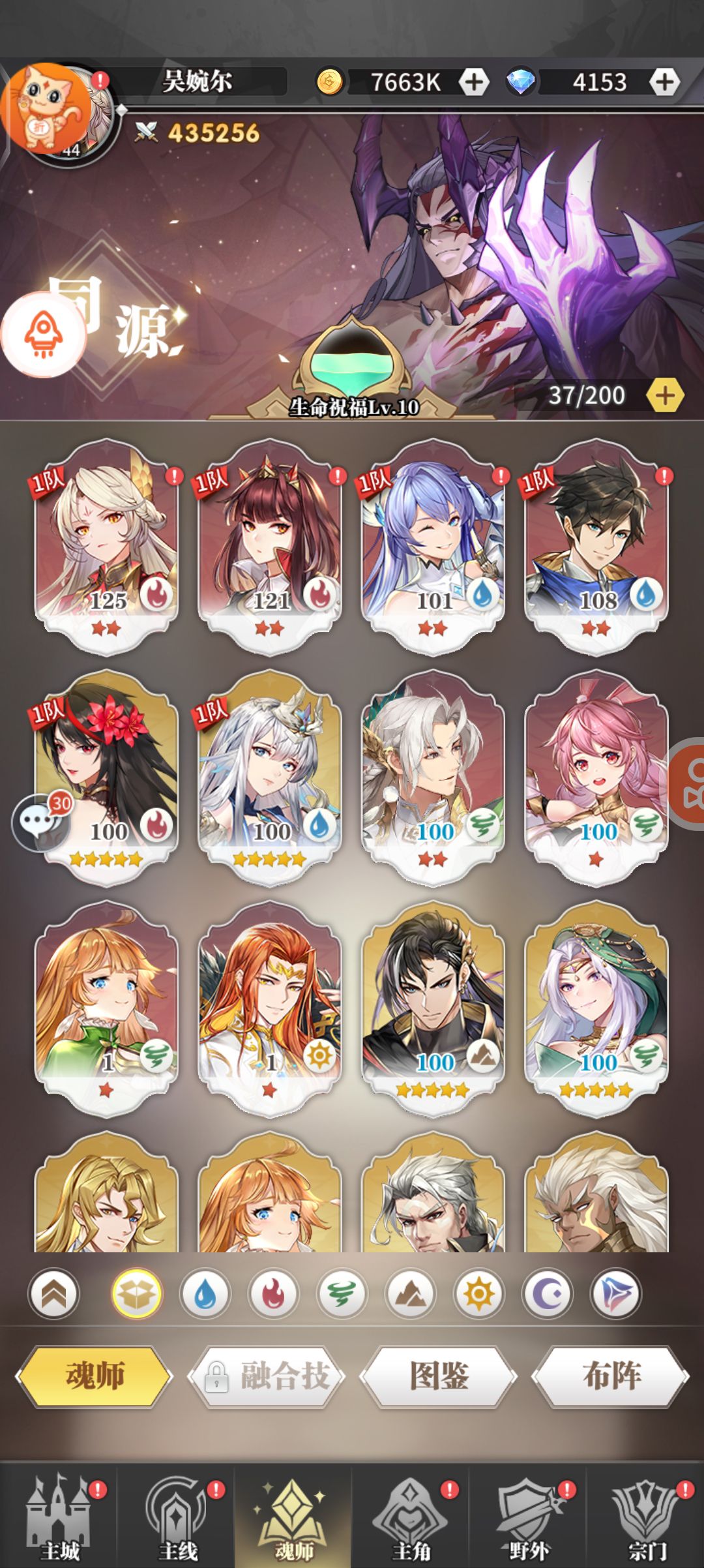Switch to the 图鉴 tab
This screenshot has height=1568, width=704.
click(439, 1376)
